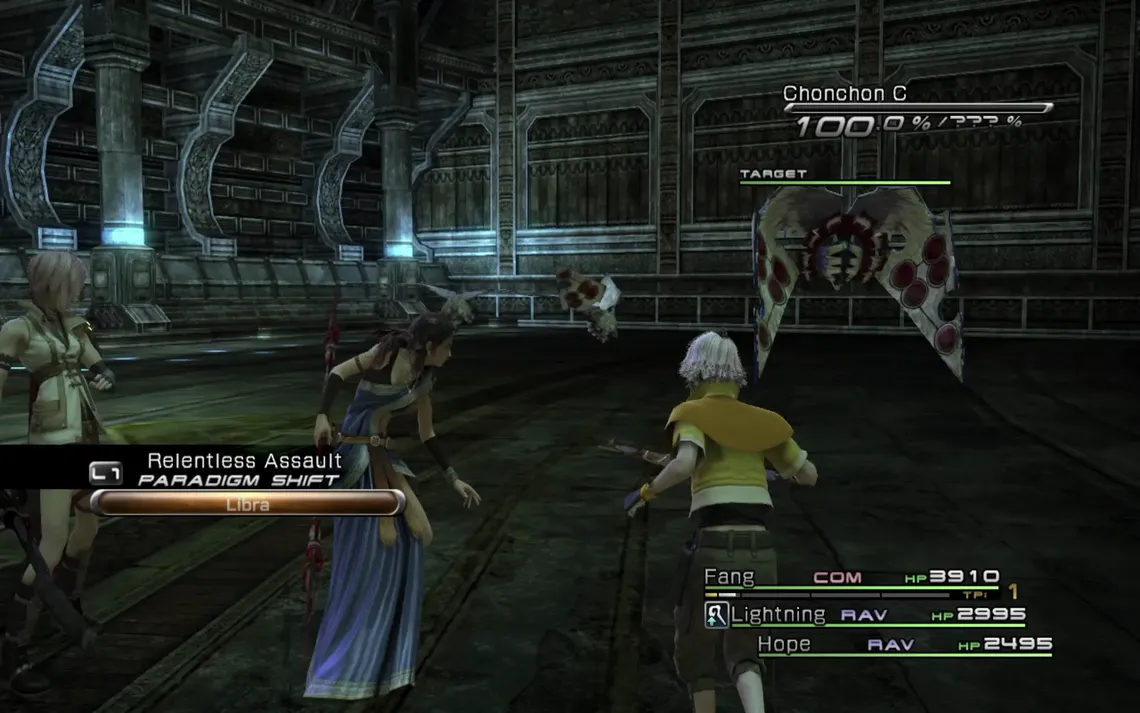Select the Chonchon C target name panel
This screenshot has width=1140, height=713.
point(833,95)
